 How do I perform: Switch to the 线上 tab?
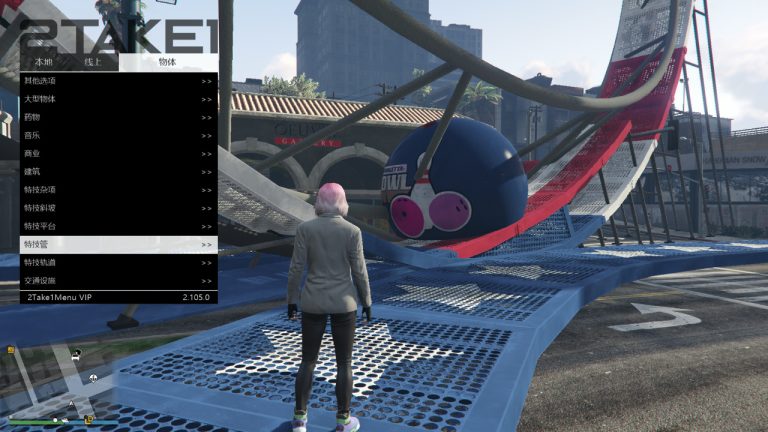point(93,62)
